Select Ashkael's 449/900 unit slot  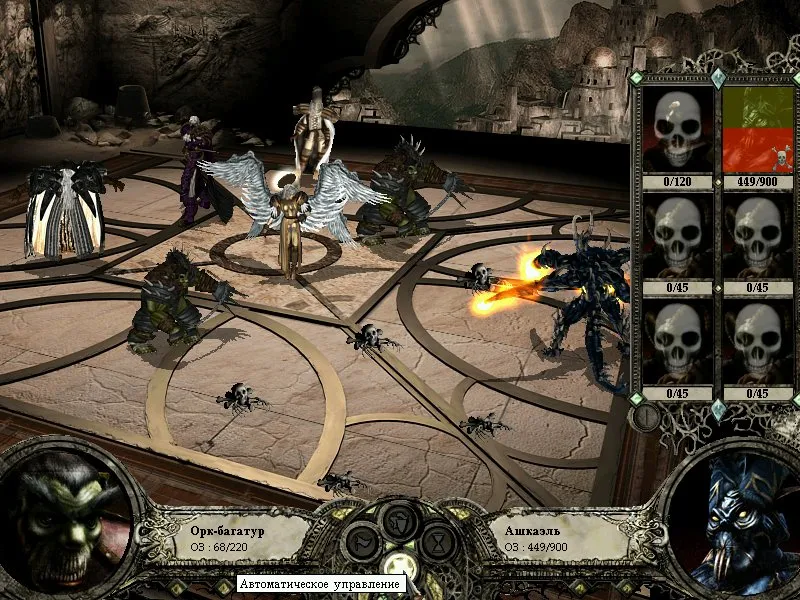(757, 130)
